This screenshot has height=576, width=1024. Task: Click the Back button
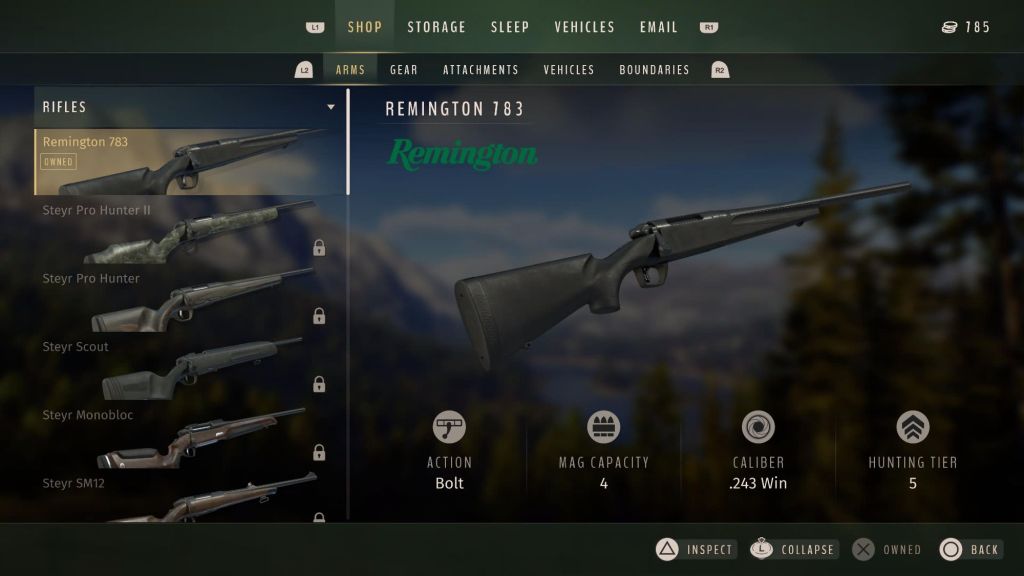tap(971, 549)
